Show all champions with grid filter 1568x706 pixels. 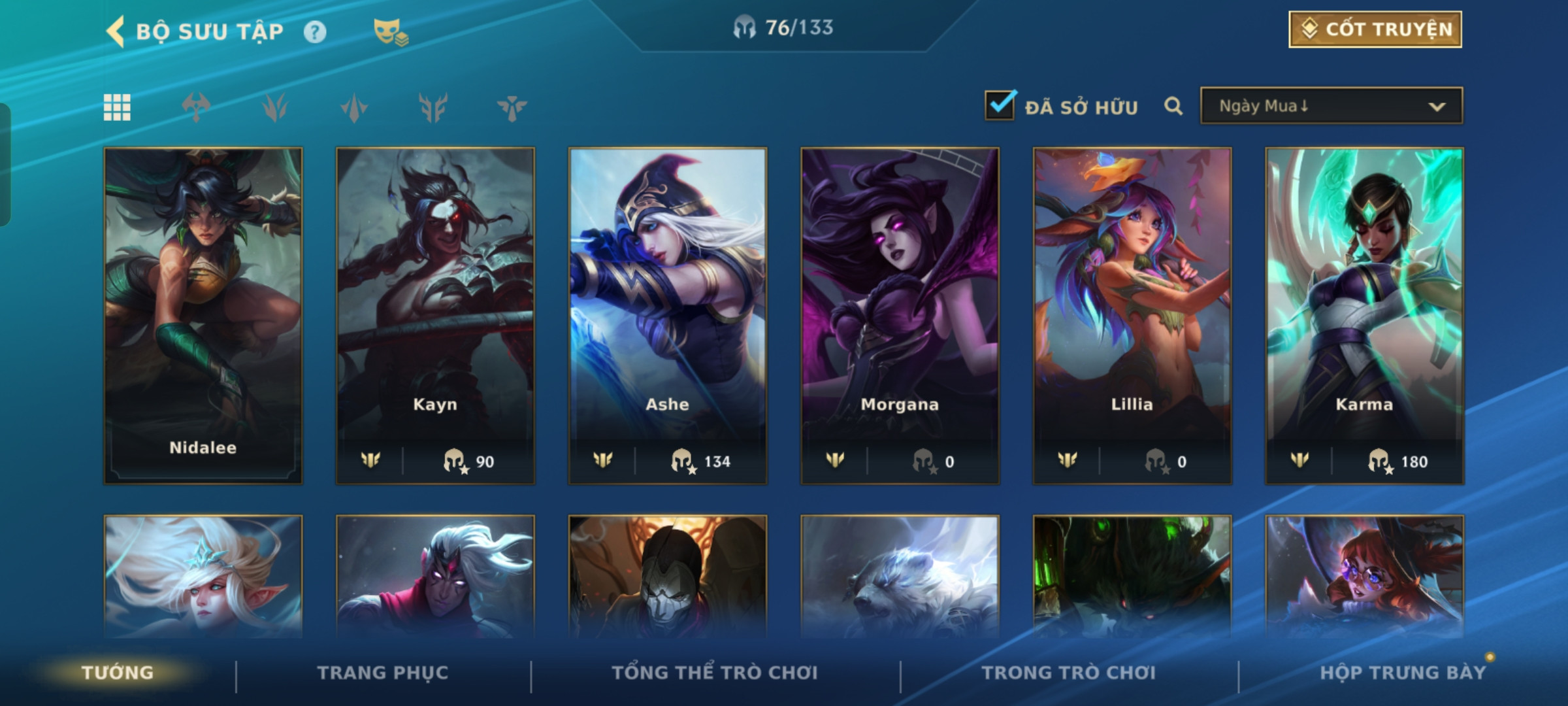pos(118,107)
